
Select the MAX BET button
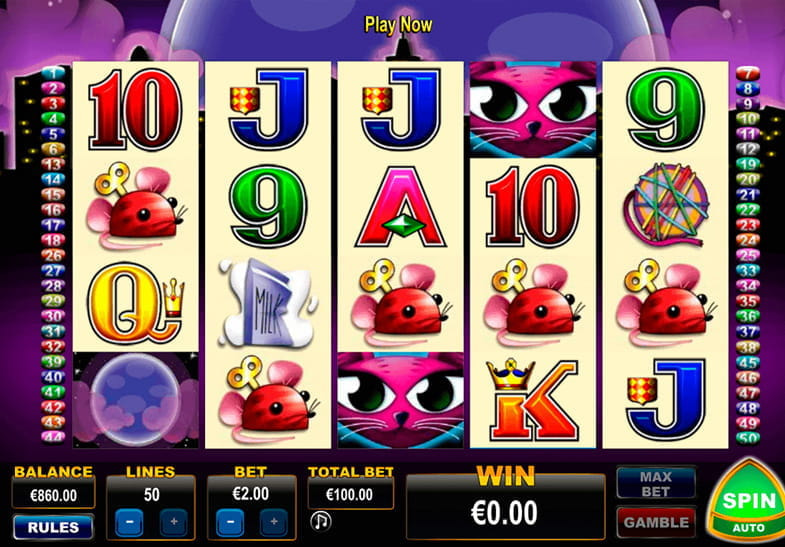pos(656,483)
